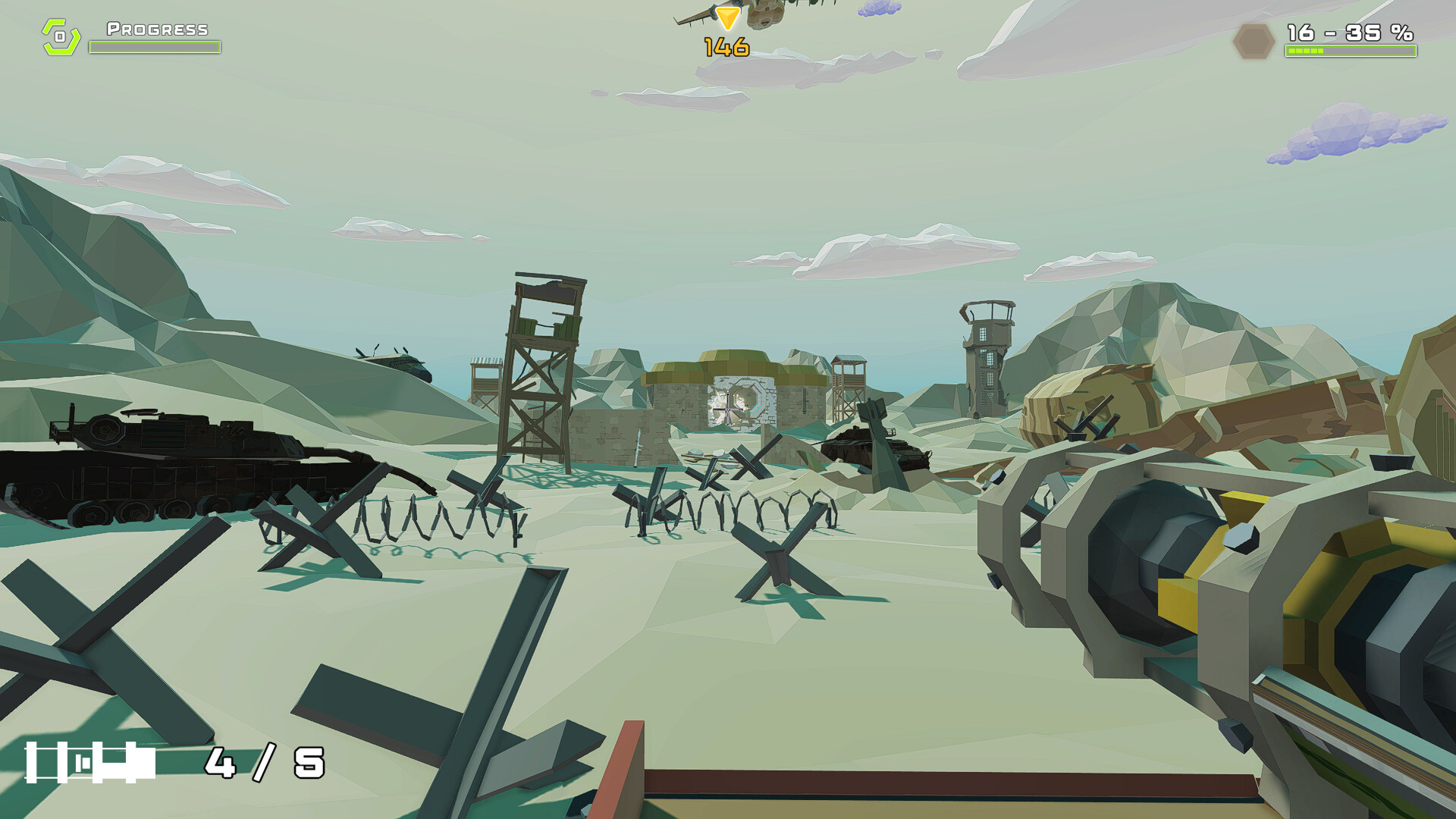
Task: Toggle the '146' distance counter display
Action: click(726, 47)
